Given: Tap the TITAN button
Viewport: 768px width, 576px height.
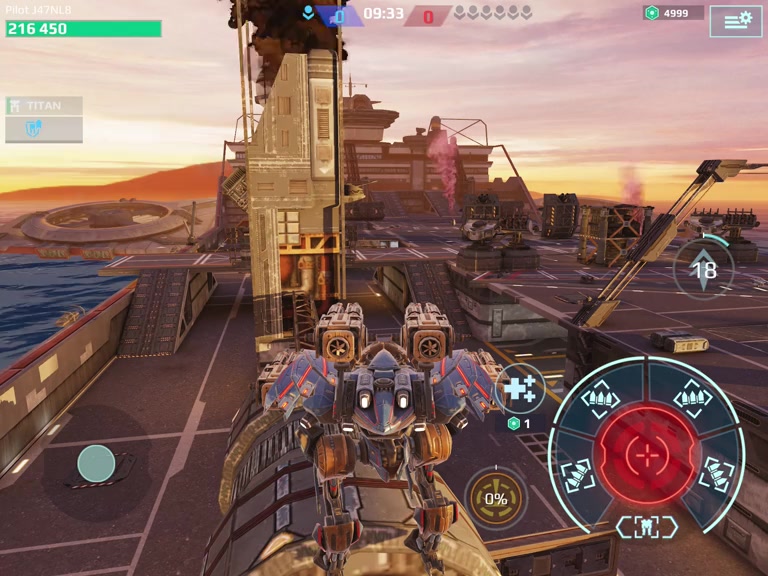Looking at the screenshot, I should 44,105.
